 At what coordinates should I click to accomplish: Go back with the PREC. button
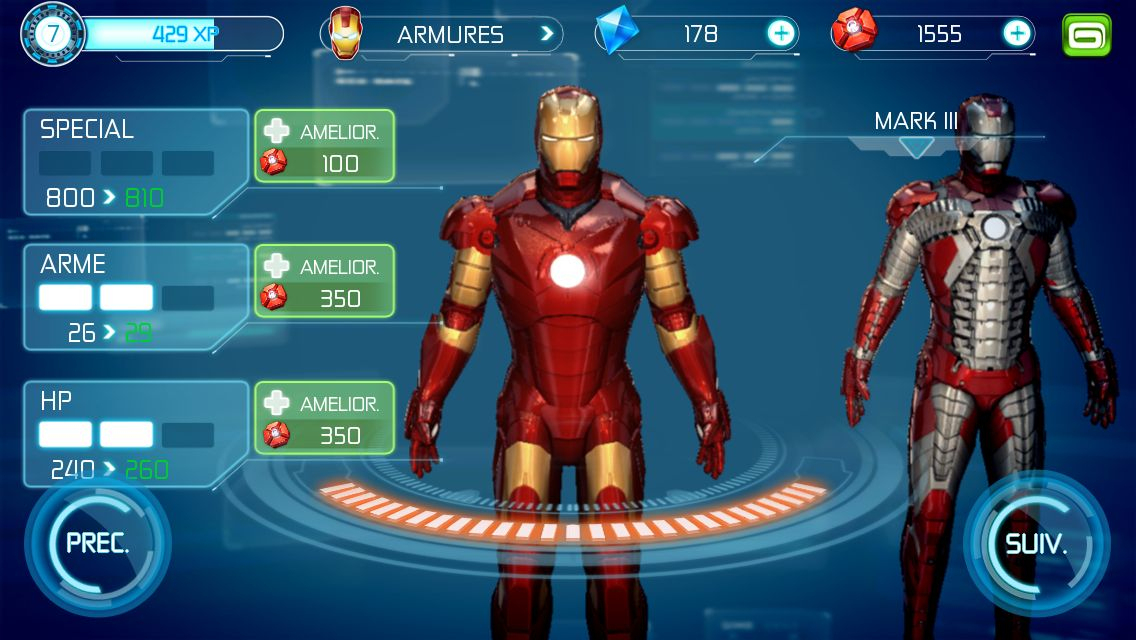pos(97,544)
